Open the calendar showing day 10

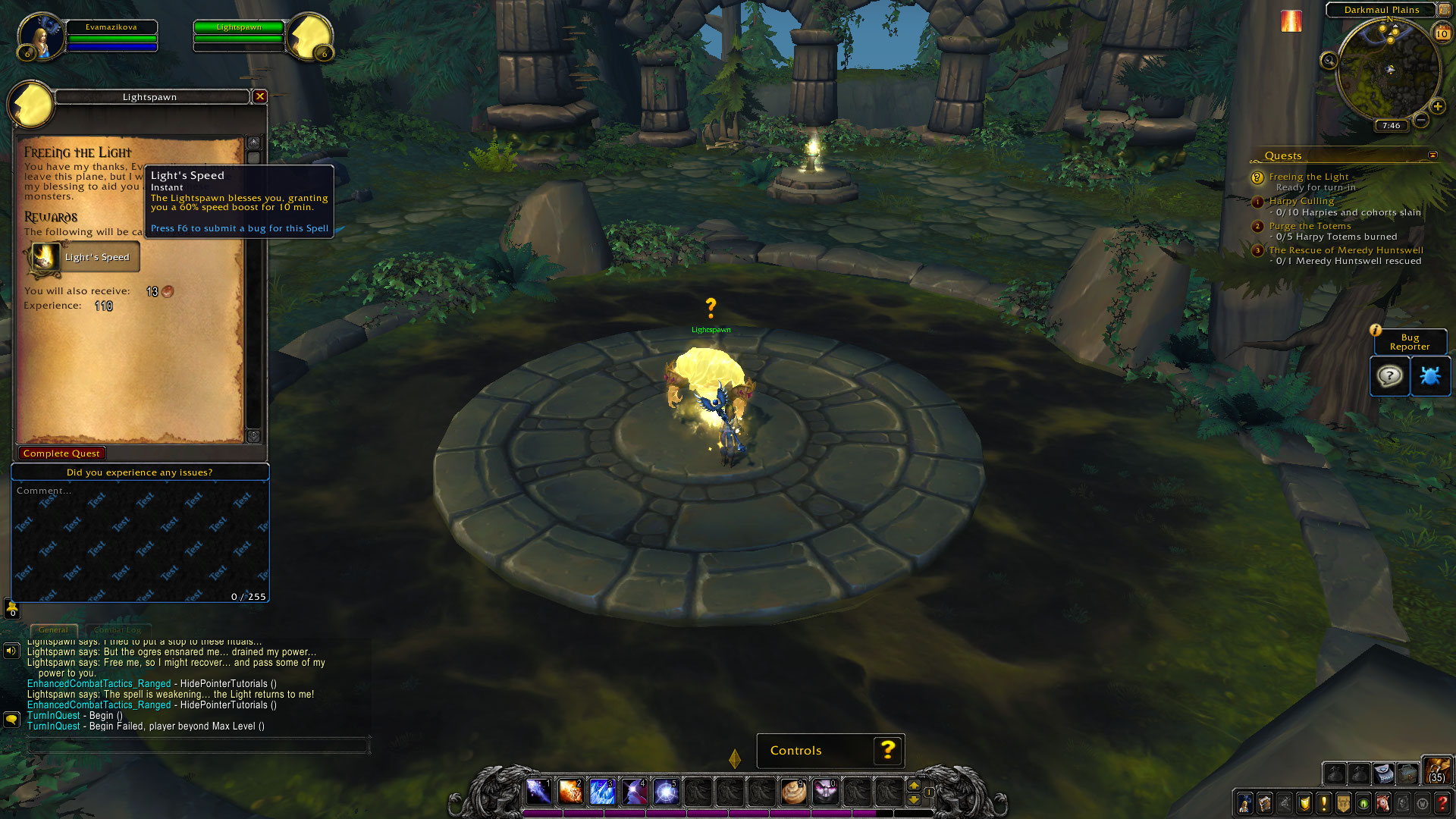coord(1442,33)
